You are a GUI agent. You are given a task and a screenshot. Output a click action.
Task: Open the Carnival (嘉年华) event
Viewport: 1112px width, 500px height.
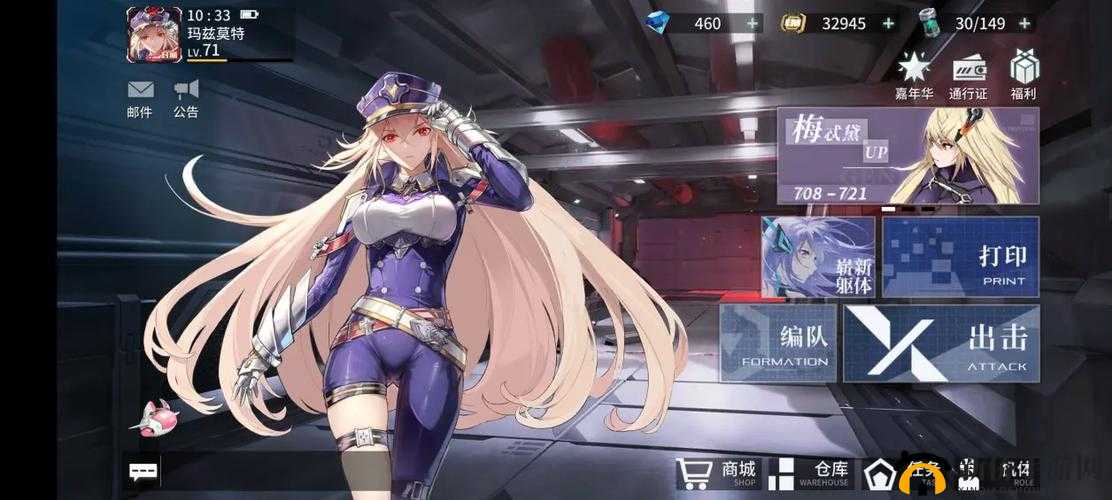tap(914, 76)
